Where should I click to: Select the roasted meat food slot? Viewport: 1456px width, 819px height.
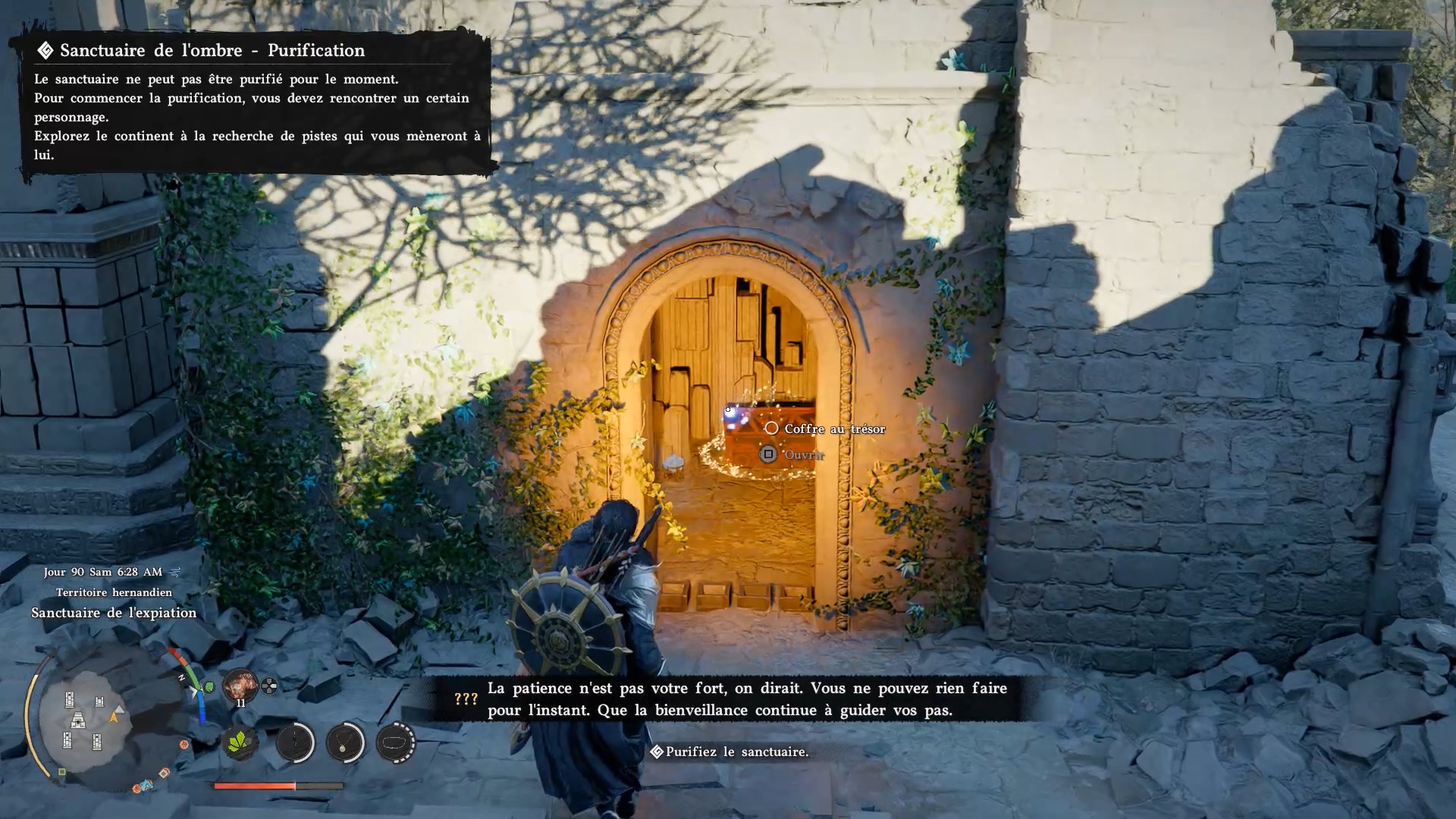(240, 685)
